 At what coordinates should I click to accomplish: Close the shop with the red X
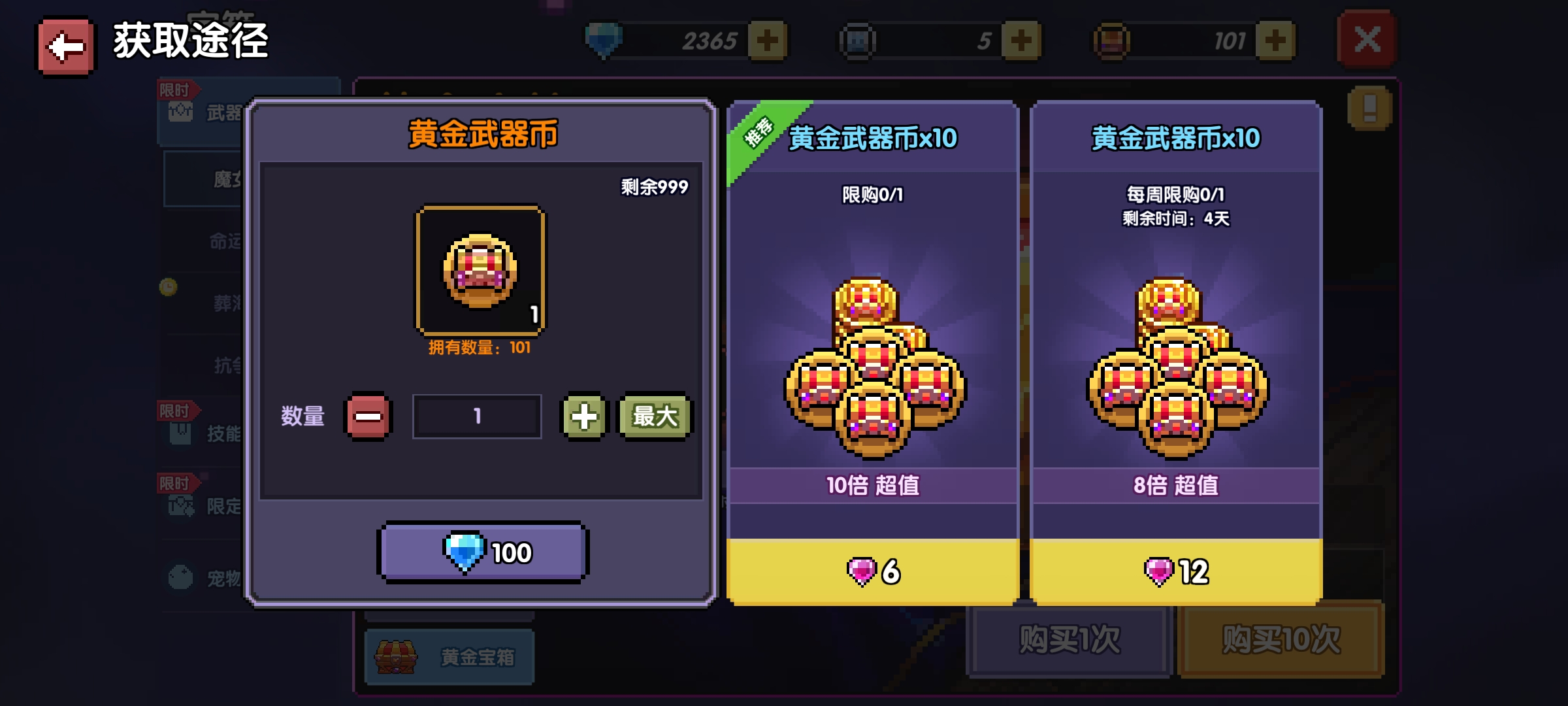tap(1367, 40)
